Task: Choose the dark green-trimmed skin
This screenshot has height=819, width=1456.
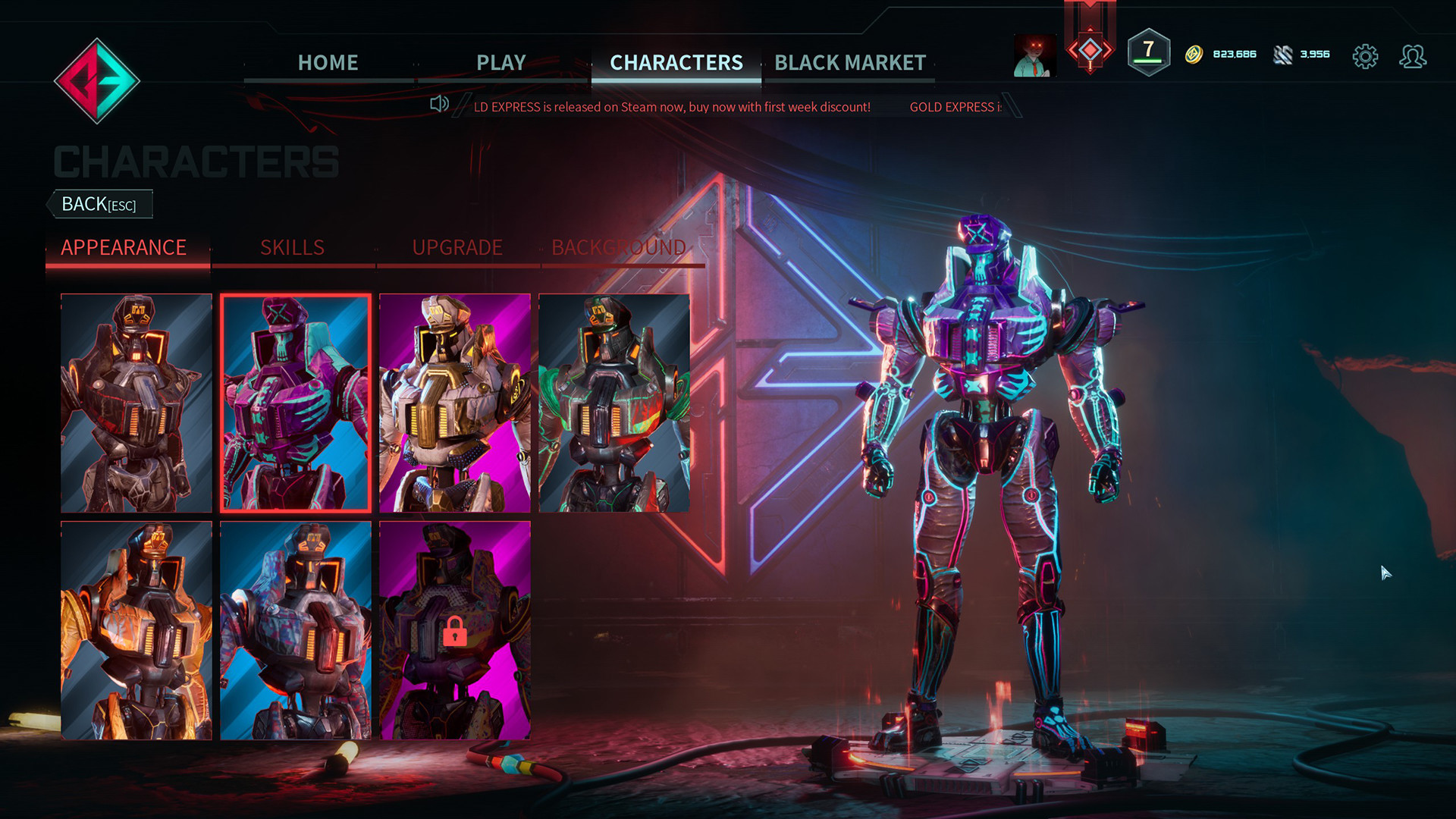Action: (x=614, y=403)
